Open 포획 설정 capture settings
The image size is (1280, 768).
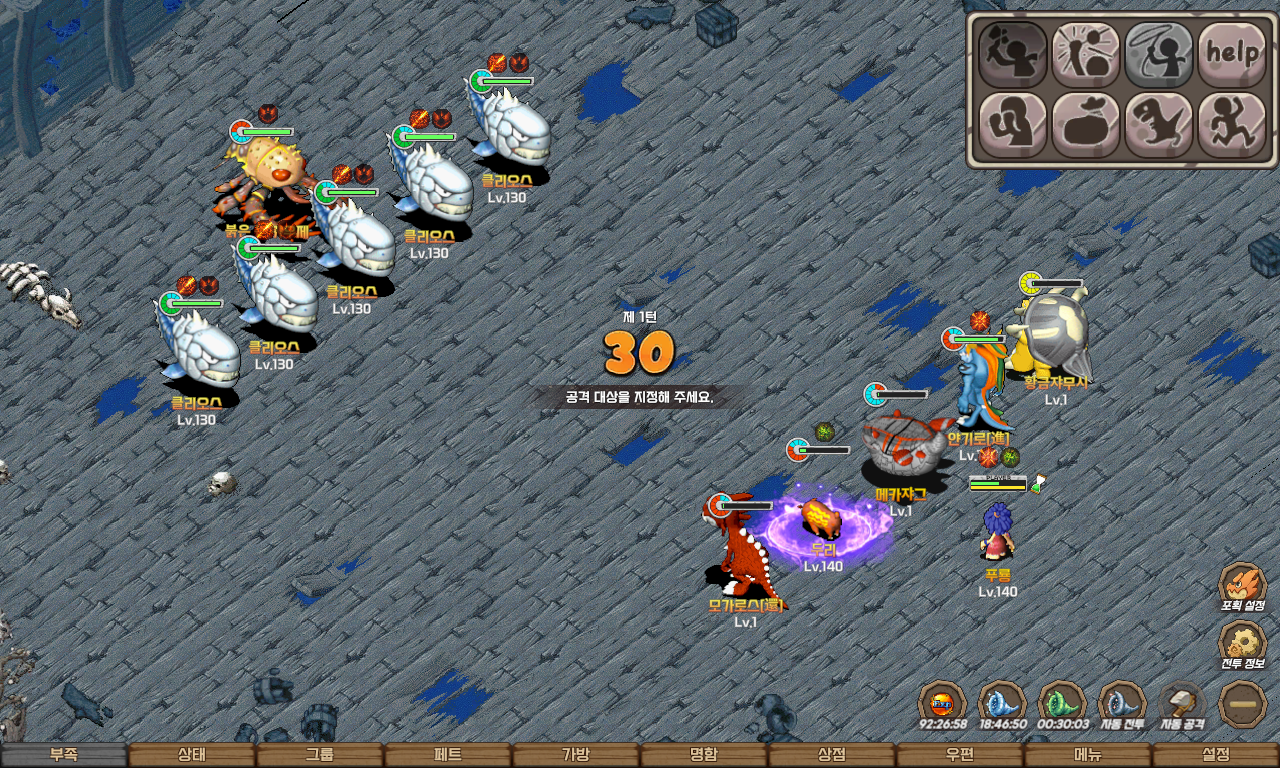coord(1243,586)
